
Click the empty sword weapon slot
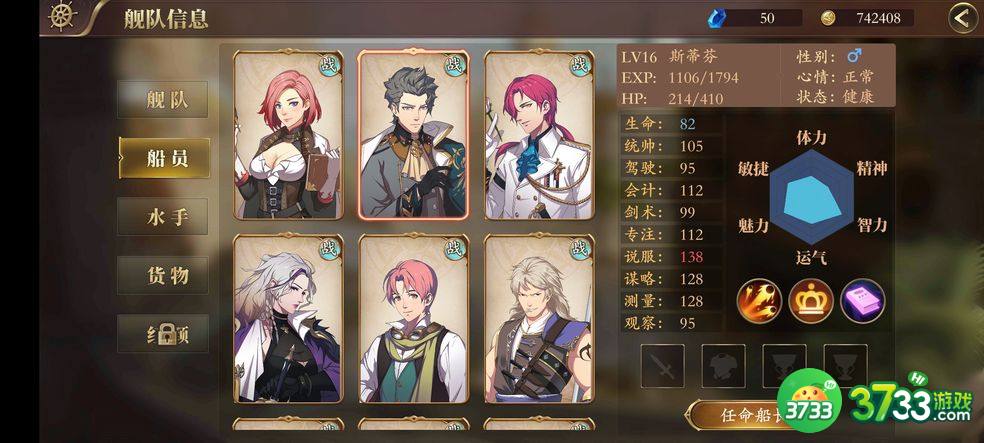(662, 366)
